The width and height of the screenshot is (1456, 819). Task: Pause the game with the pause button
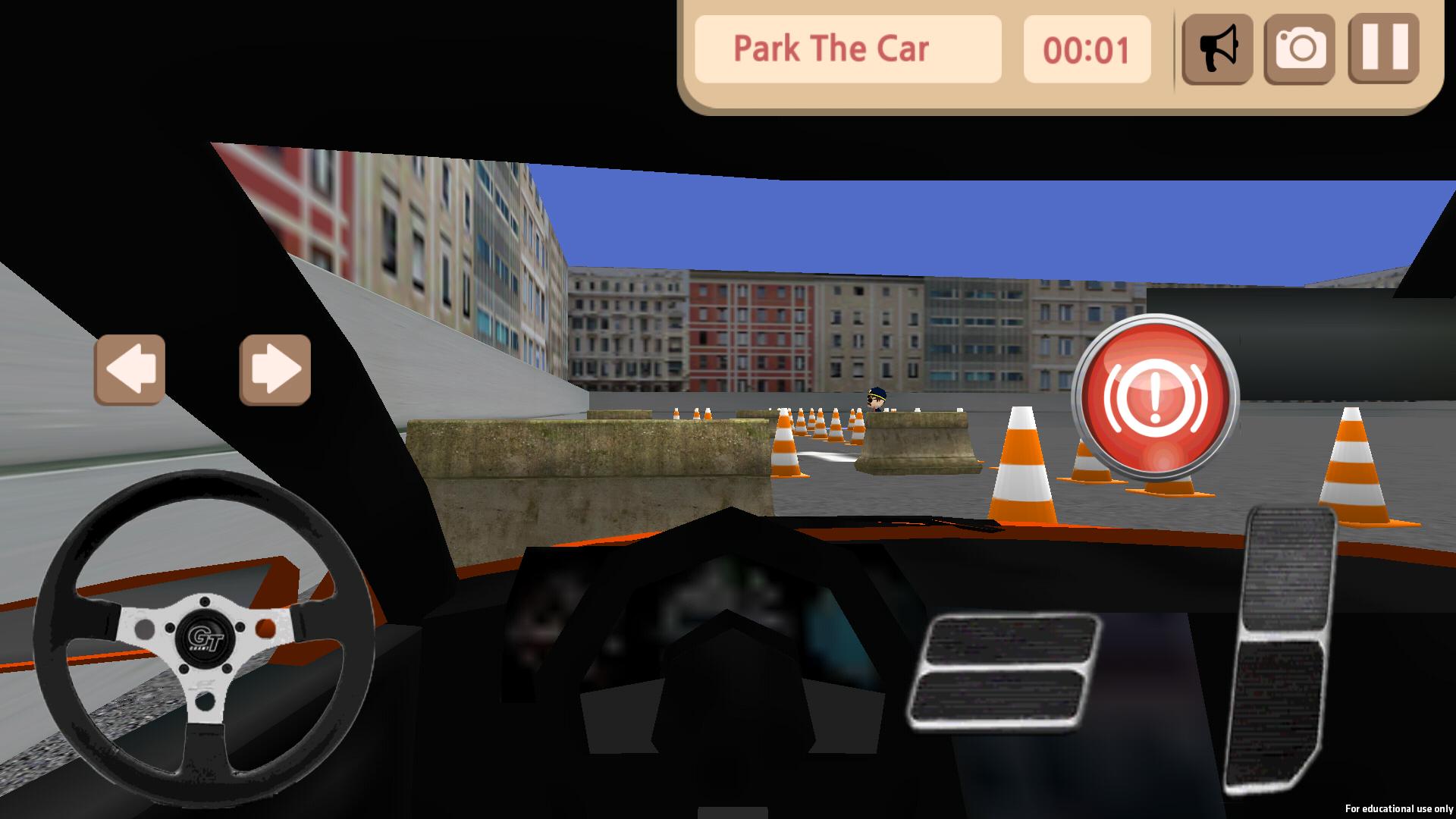(x=1384, y=49)
